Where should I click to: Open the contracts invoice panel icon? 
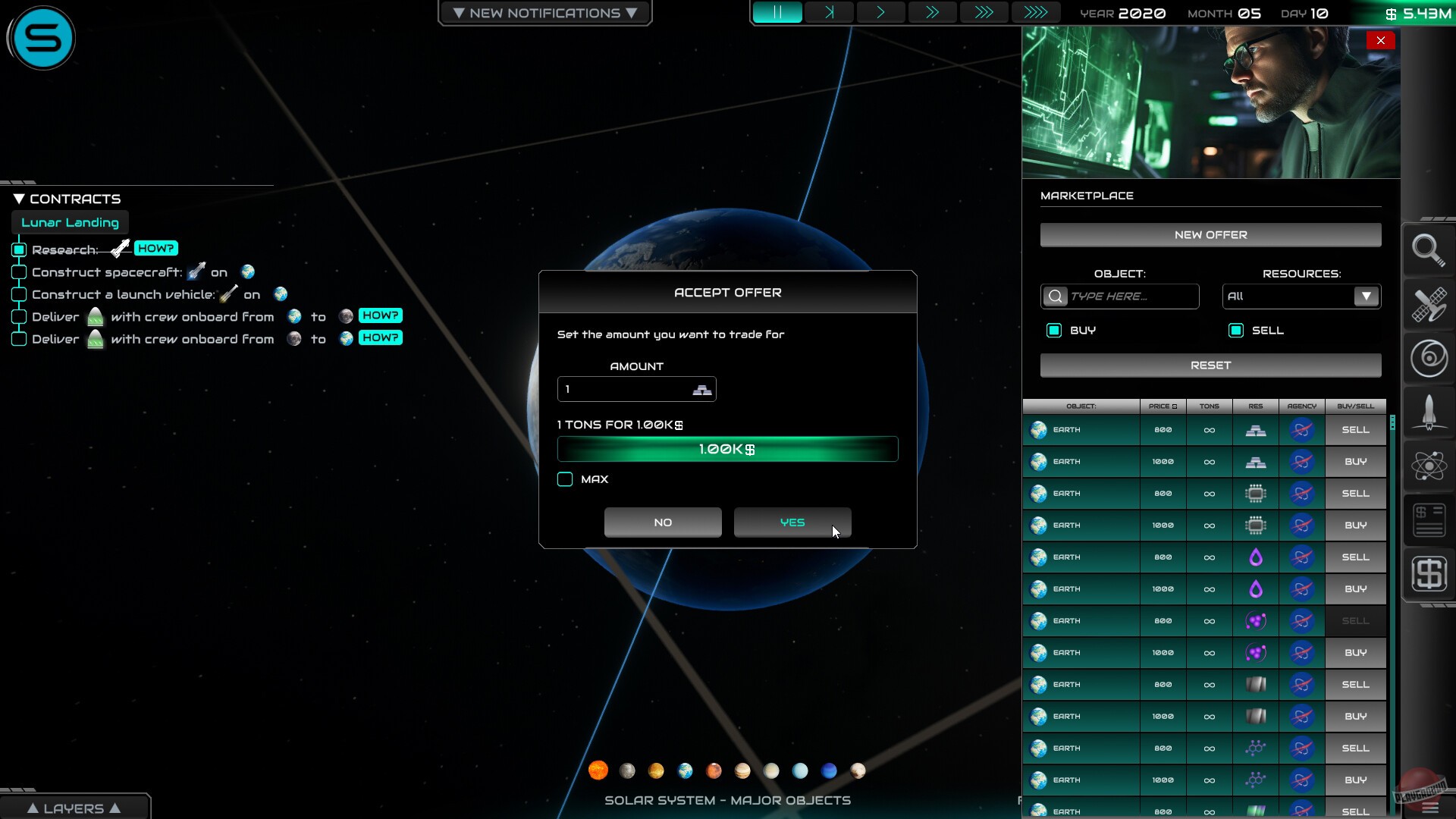pyautogui.click(x=1429, y=520)
